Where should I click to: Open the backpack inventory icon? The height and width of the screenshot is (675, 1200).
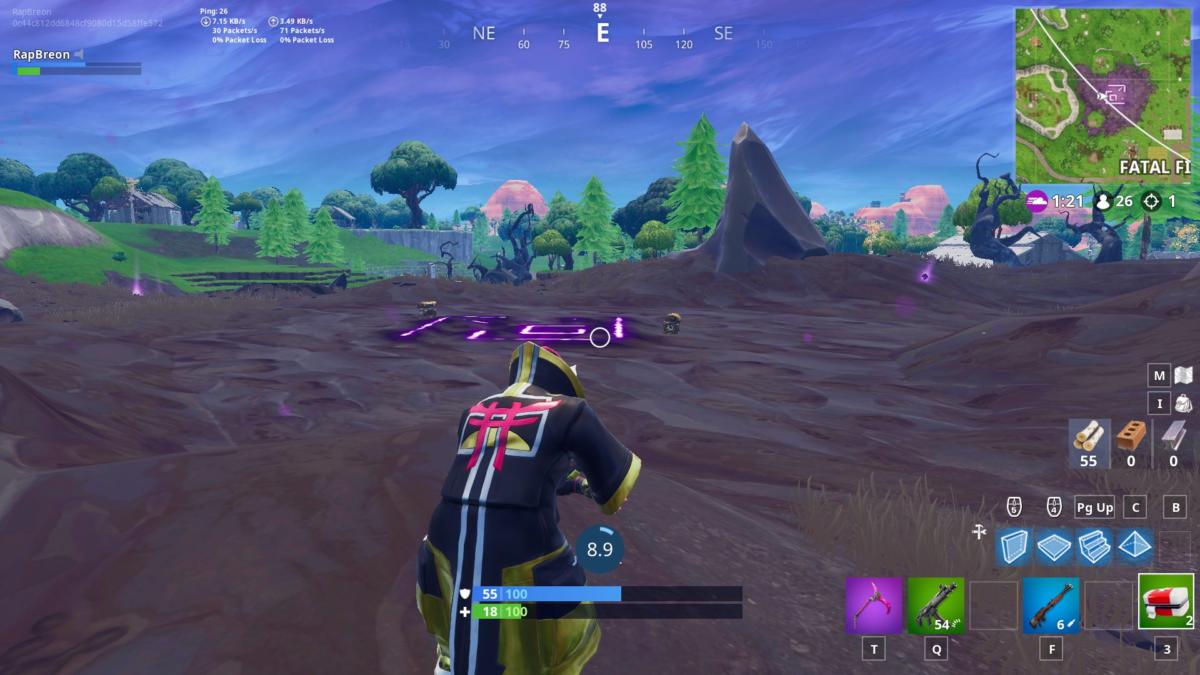coord(1183,404)
